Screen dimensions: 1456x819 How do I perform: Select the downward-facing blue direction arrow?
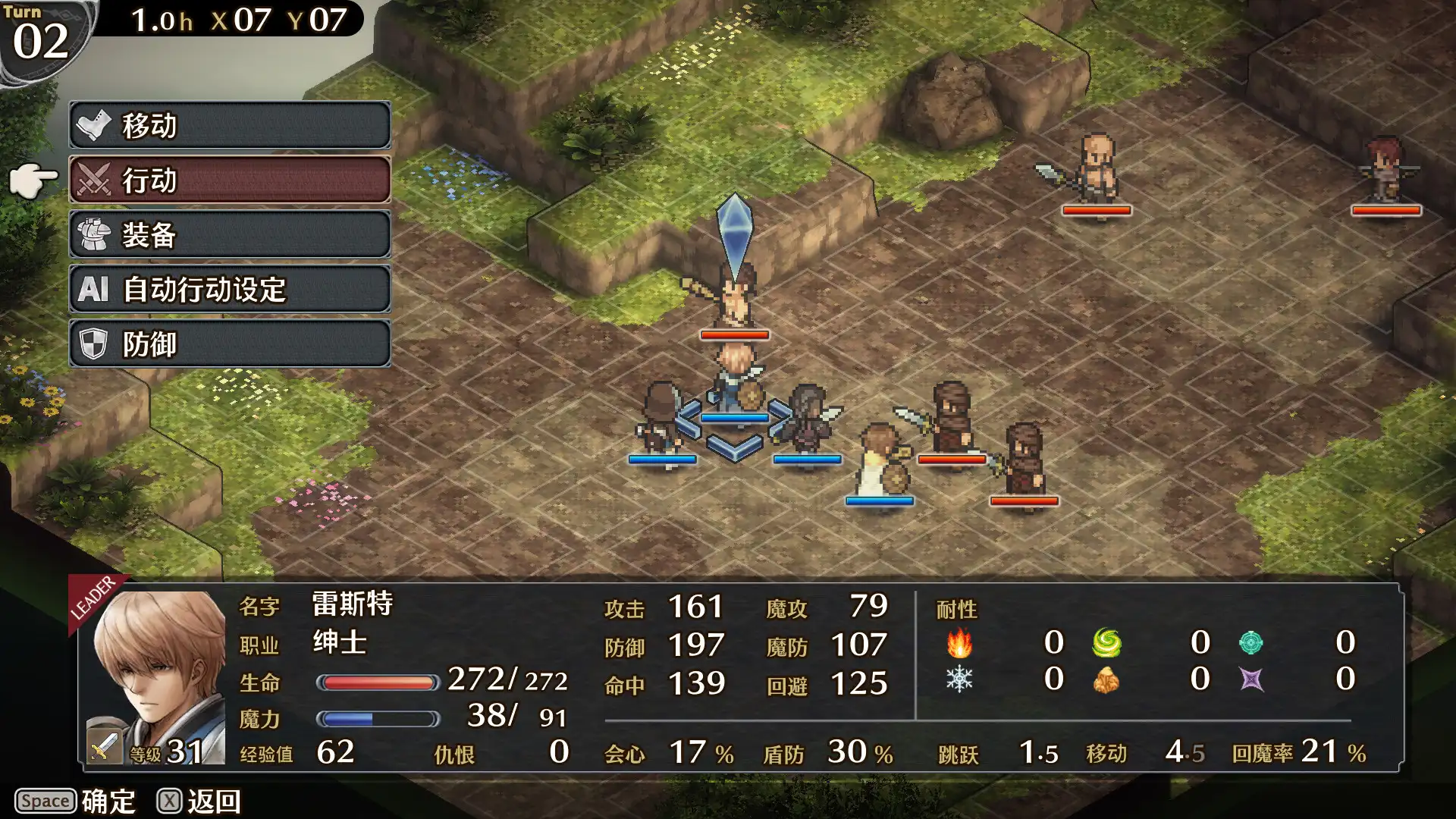[734, 450]
